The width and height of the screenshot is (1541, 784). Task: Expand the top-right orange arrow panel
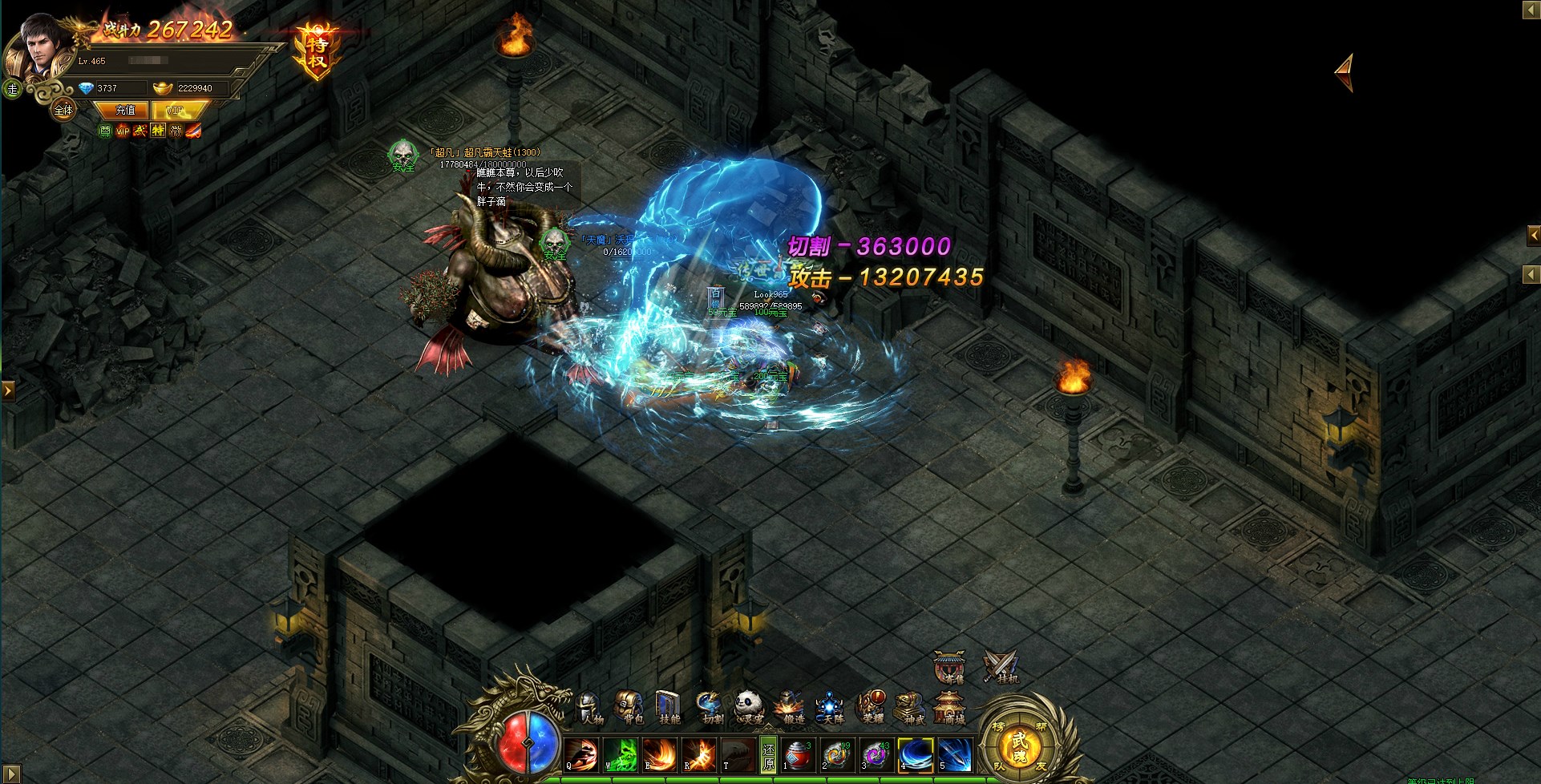(x=1345, y=72)
